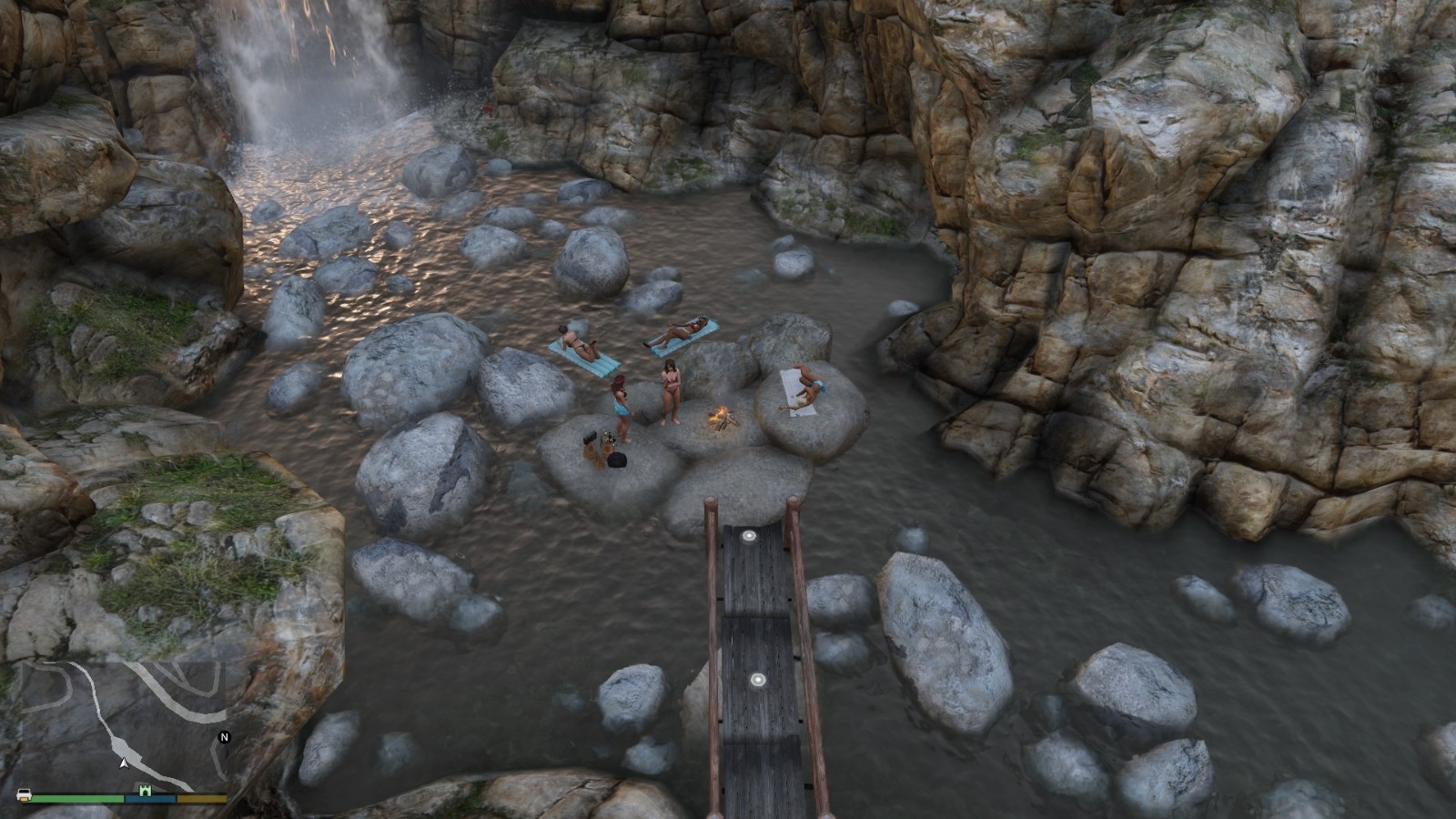
Task: Click the campfire on the central rock
Action: (722, 416)
